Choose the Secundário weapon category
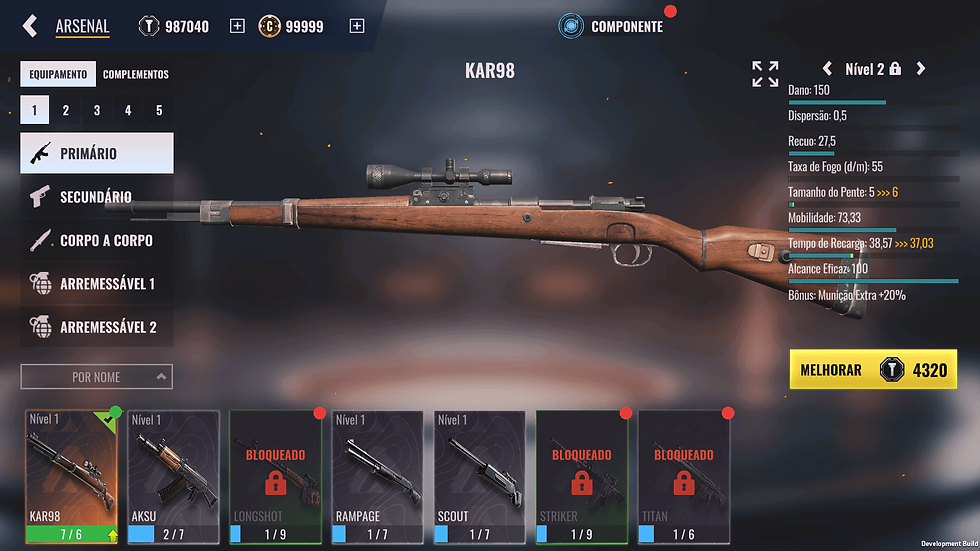Screen dimensions: 980x551 pyautogui.click(x=97, y=197)
